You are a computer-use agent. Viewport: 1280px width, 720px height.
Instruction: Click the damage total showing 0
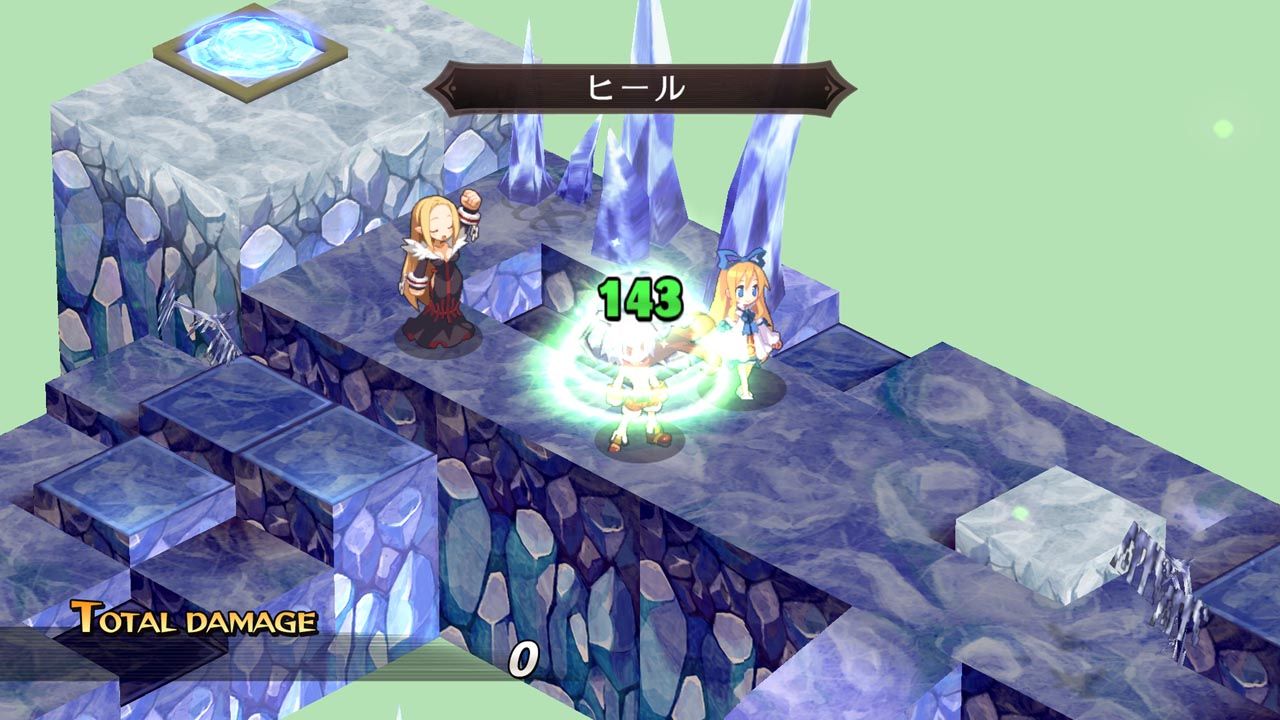(523, 656)
